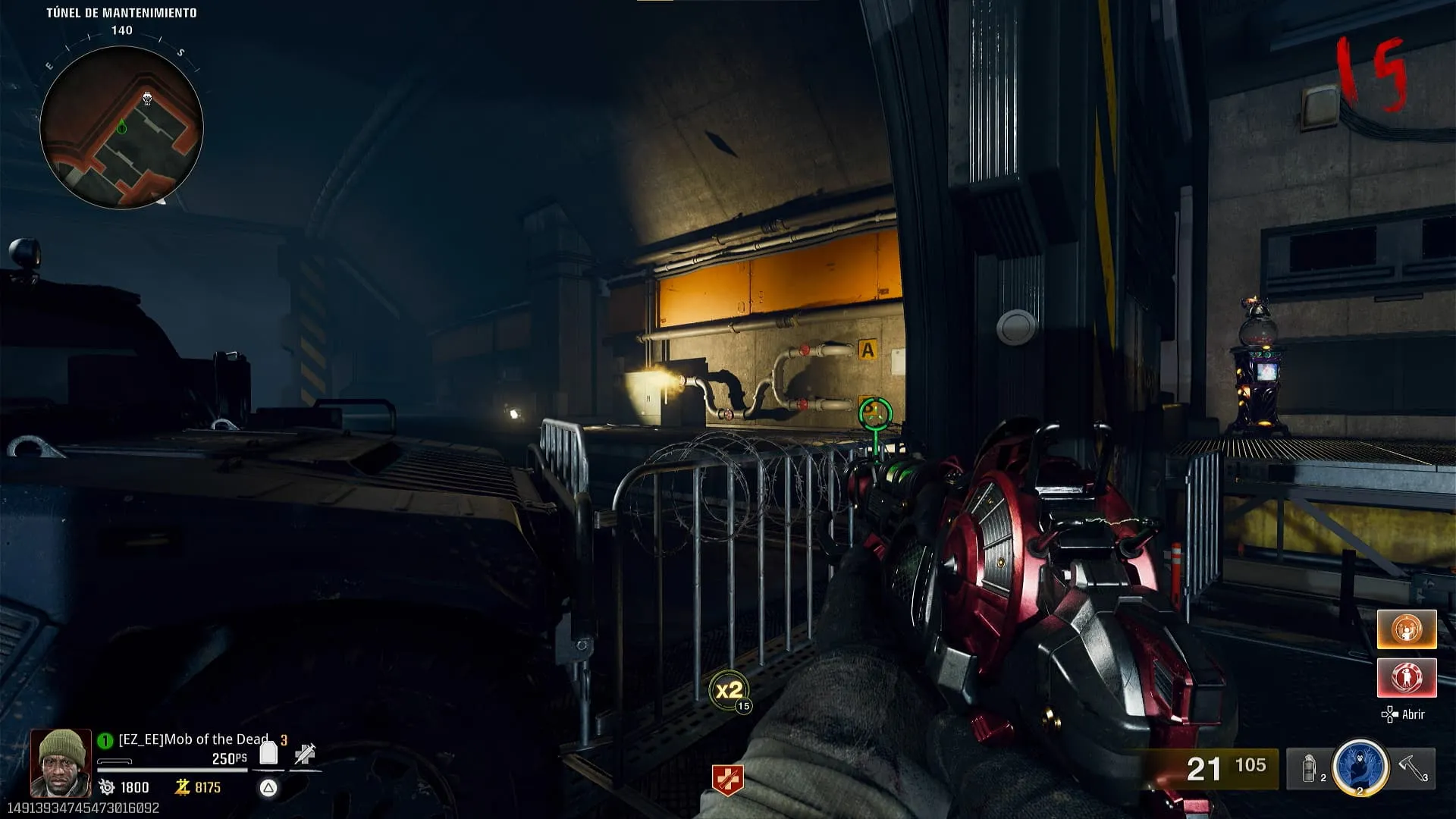Select the tomahawk lethal equipment slot

(1413, 767)
